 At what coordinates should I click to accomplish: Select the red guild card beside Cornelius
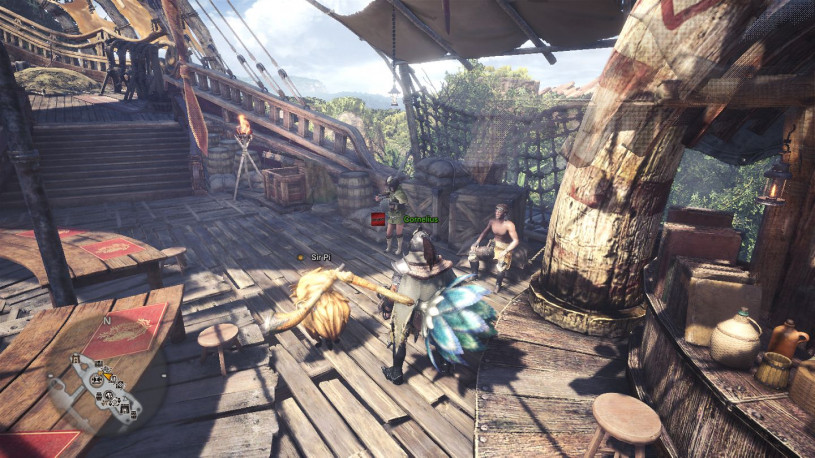click(x=378, y=218)
